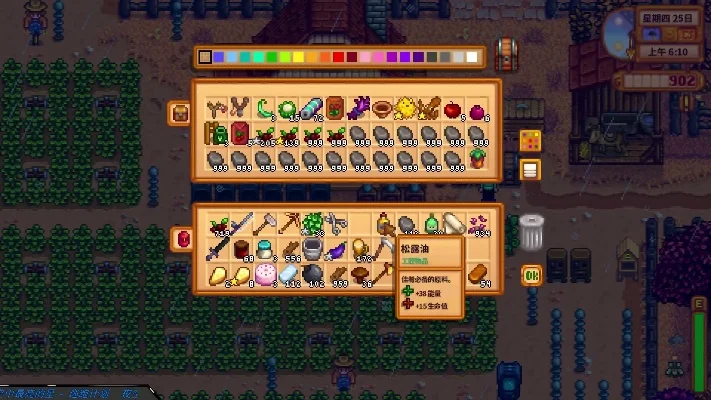Screen dimensions: 711x400
Task: Choose the metal bucket in the inventory
Action: pyautogui.click(x=311, y=249)
